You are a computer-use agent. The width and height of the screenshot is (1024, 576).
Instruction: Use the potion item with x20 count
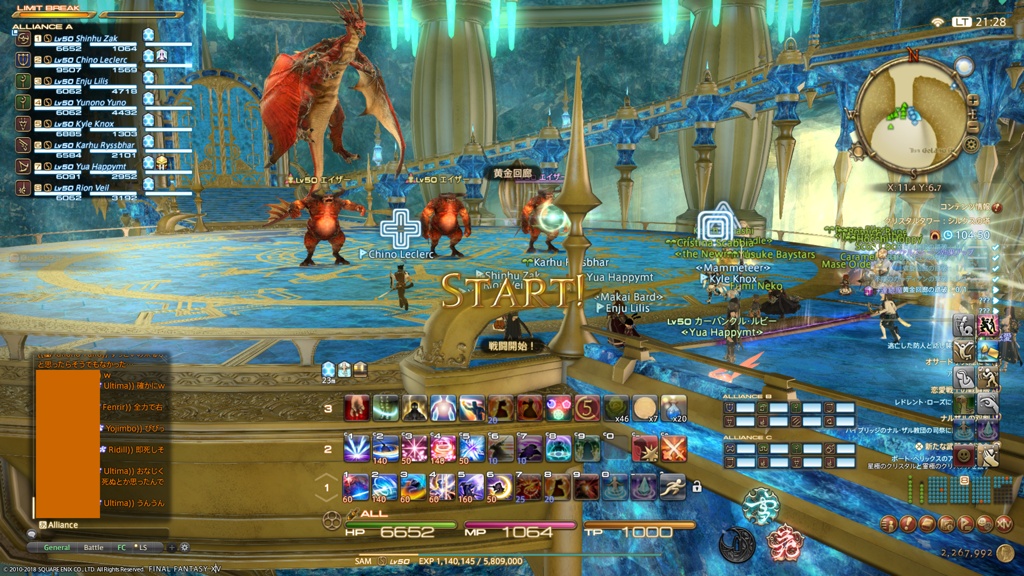[x=673, y=408]
